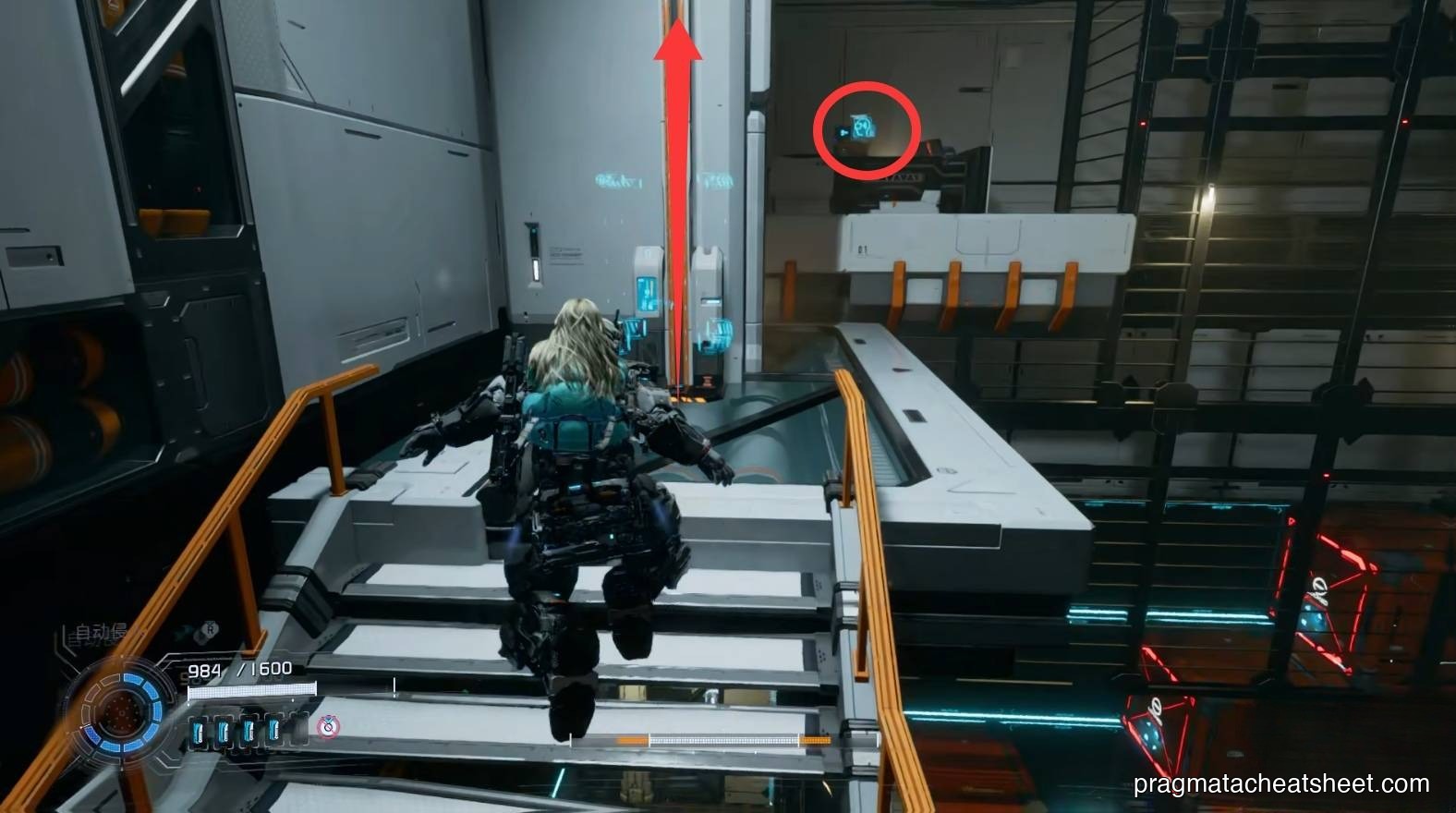1456x813 pixels.
Task: Click the R button prompt icon
Action: coord(211,631)
